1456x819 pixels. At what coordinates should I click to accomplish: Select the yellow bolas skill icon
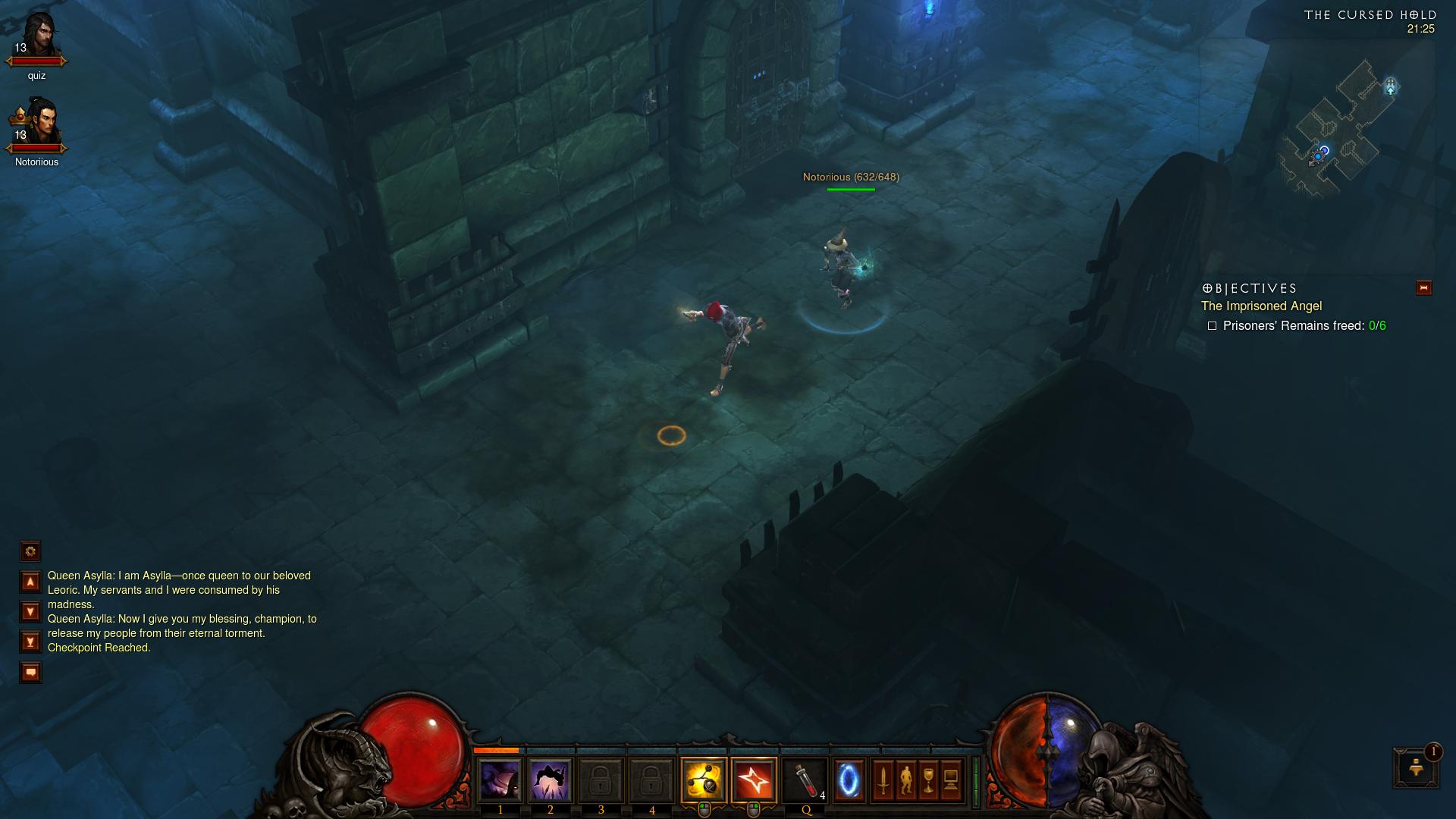point(703,780)
